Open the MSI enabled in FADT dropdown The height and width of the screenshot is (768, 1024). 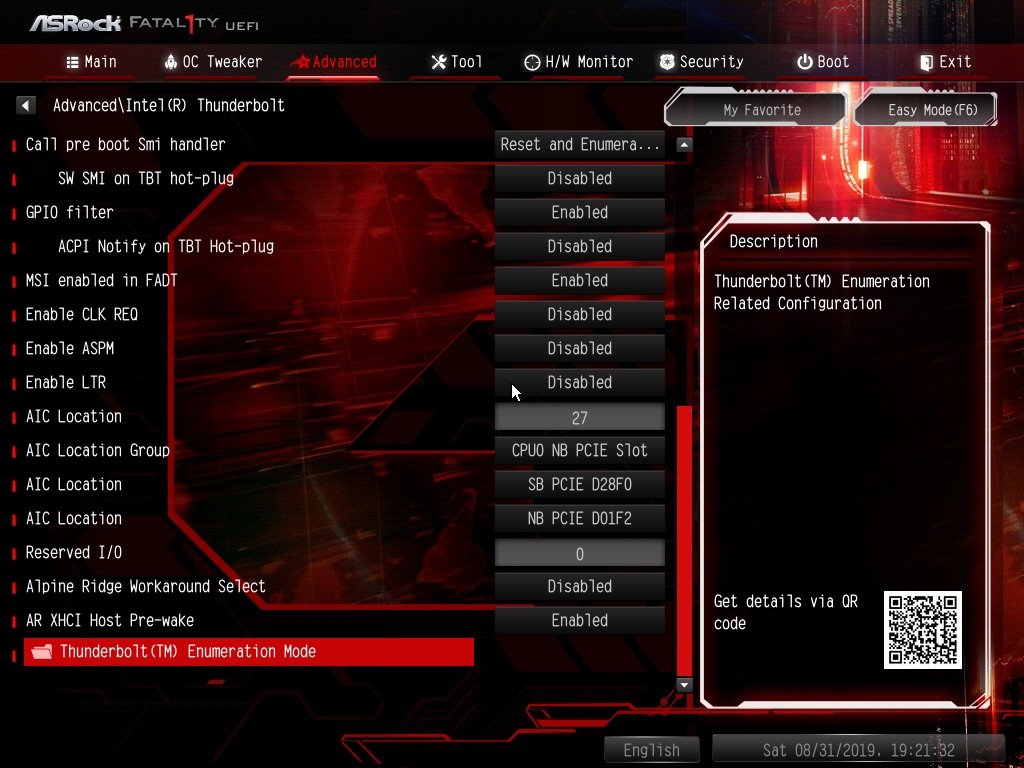point(580,280)
